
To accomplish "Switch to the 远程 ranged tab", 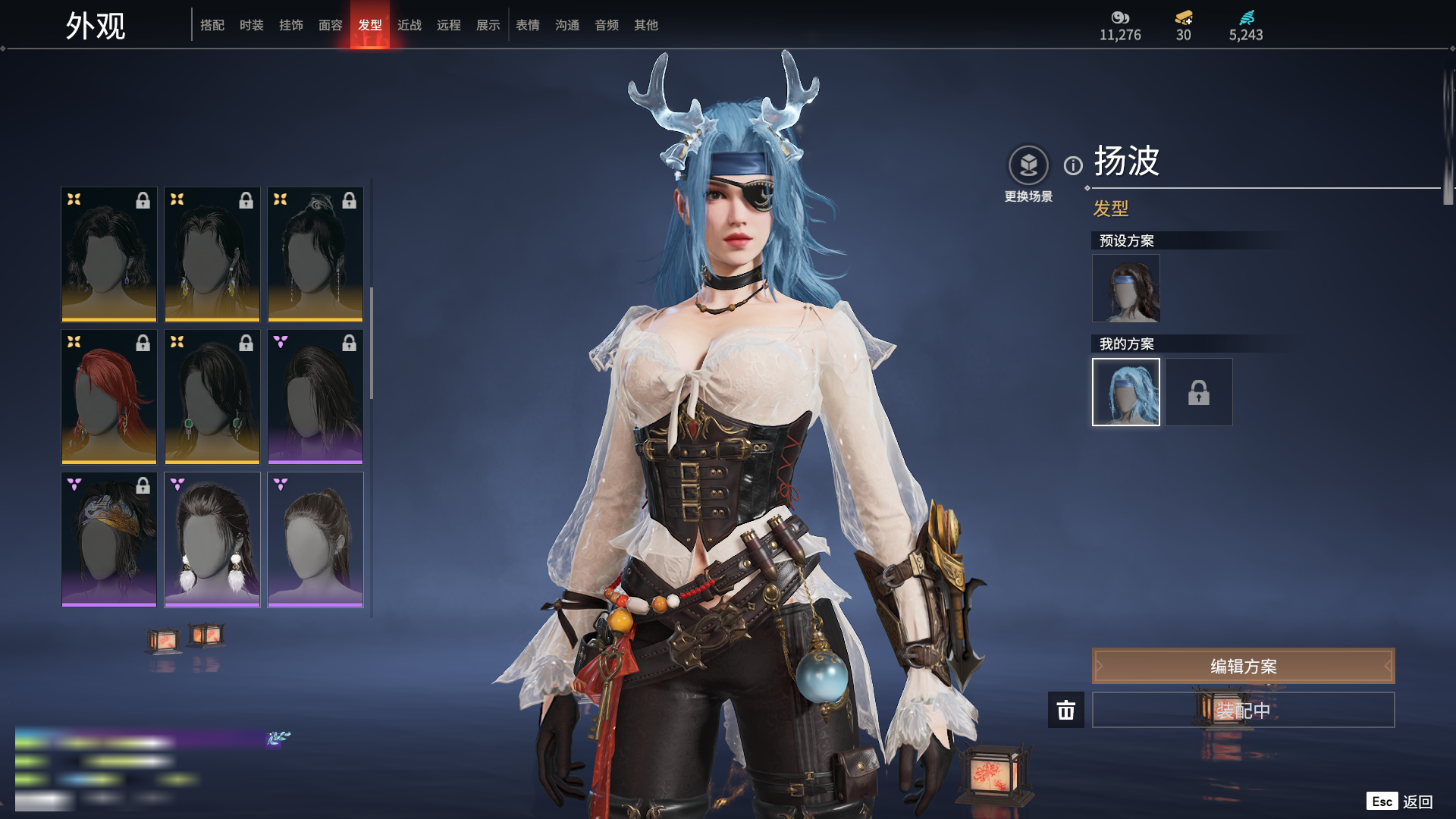I will (449, 25).
